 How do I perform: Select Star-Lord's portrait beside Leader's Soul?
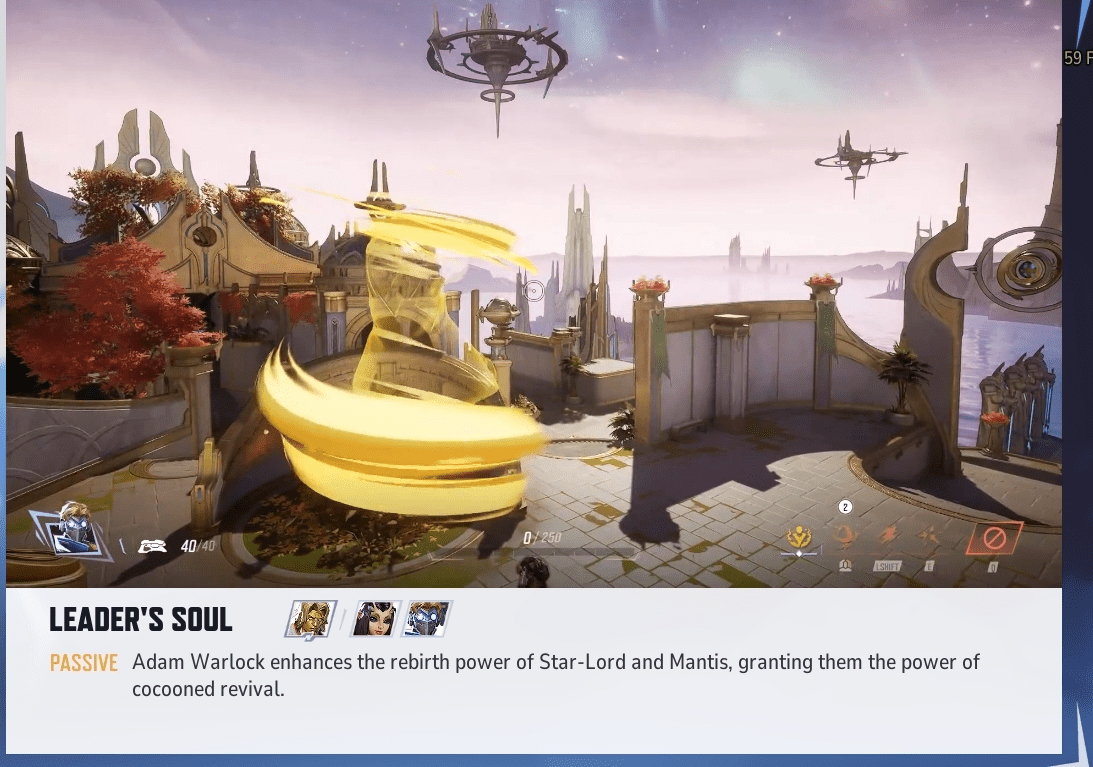[427, 620]
